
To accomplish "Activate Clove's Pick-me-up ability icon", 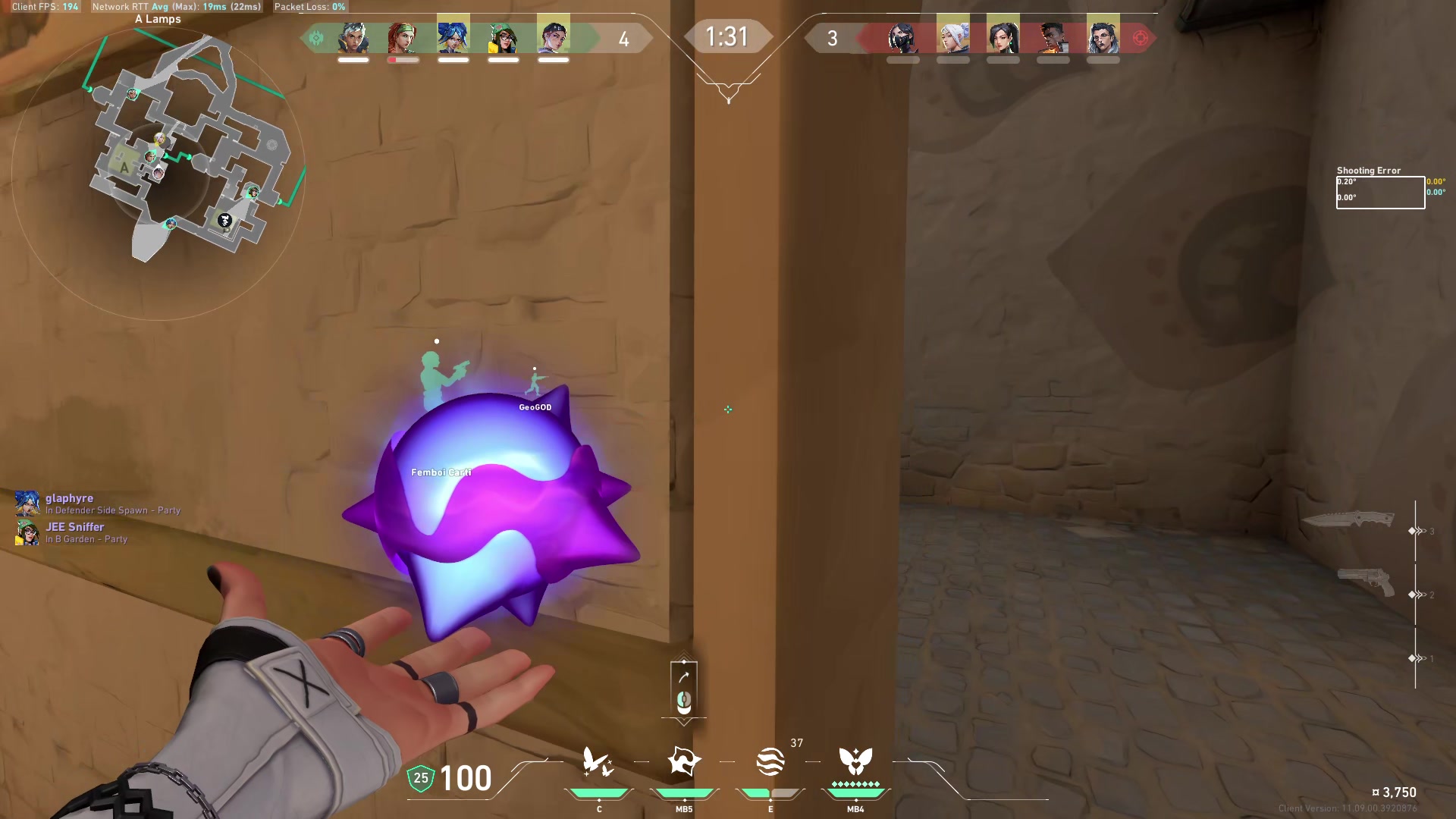I will click(x=598, y=761).
